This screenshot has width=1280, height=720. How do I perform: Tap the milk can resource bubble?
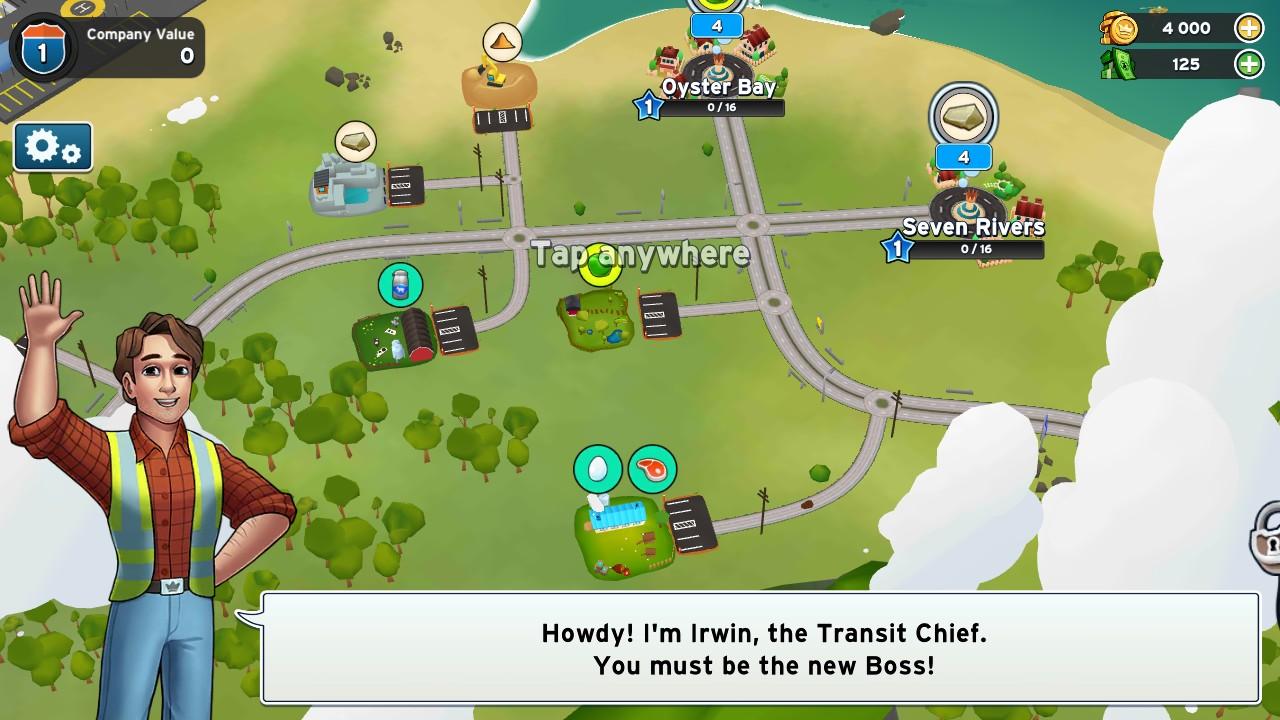pyautogui.click(x=400, y=285)
